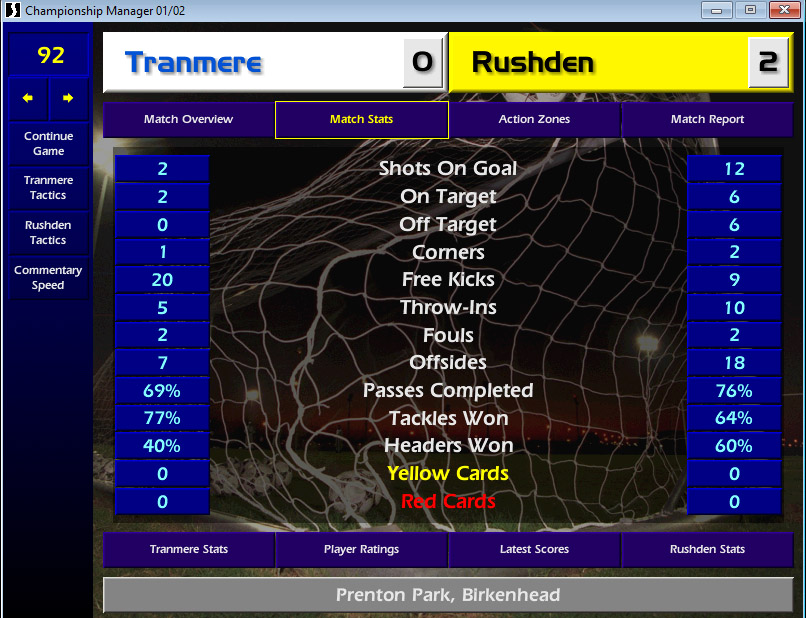Change the Commentary Speed

click(49, 278)
